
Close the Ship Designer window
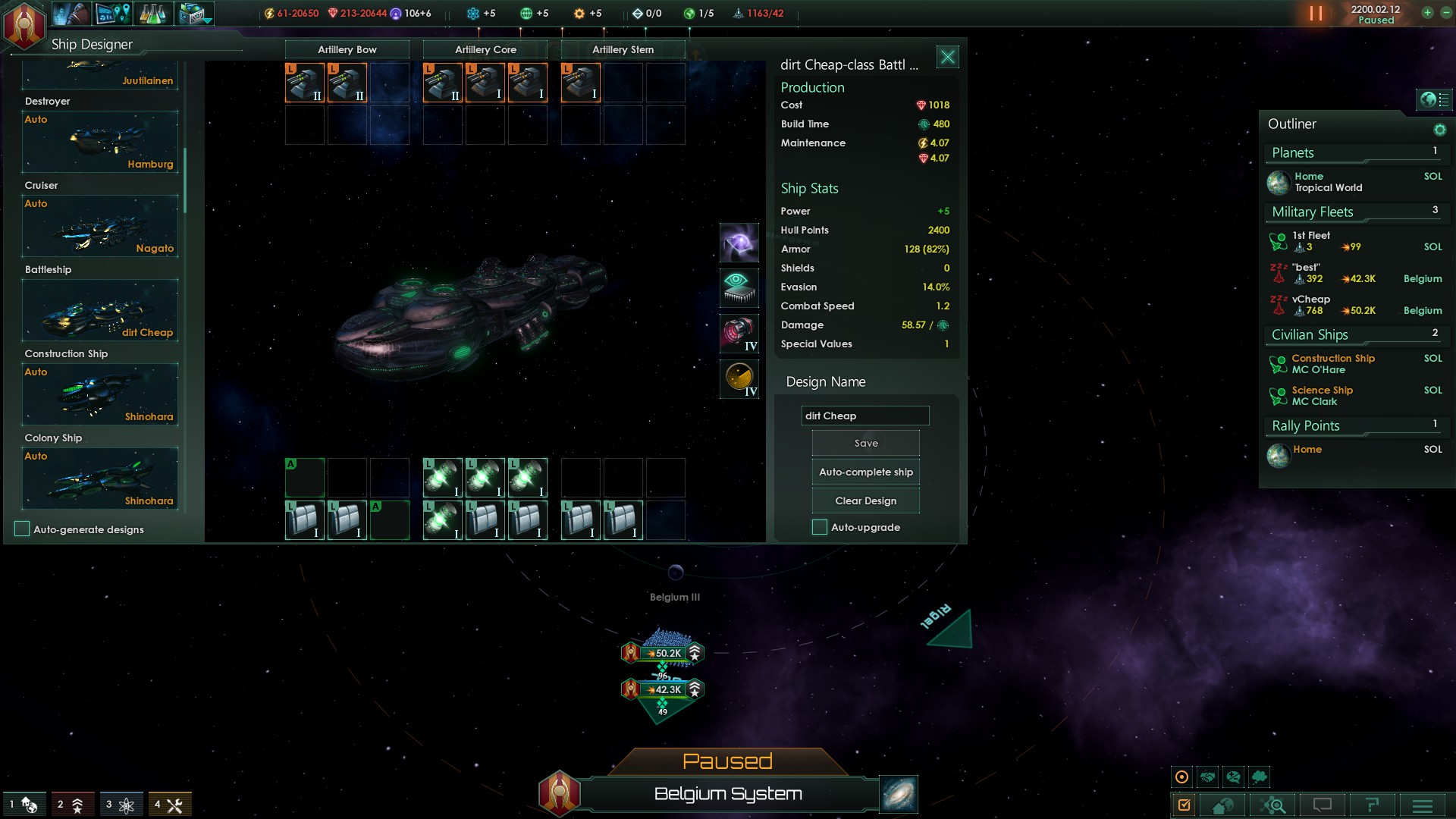click(948, 57)
